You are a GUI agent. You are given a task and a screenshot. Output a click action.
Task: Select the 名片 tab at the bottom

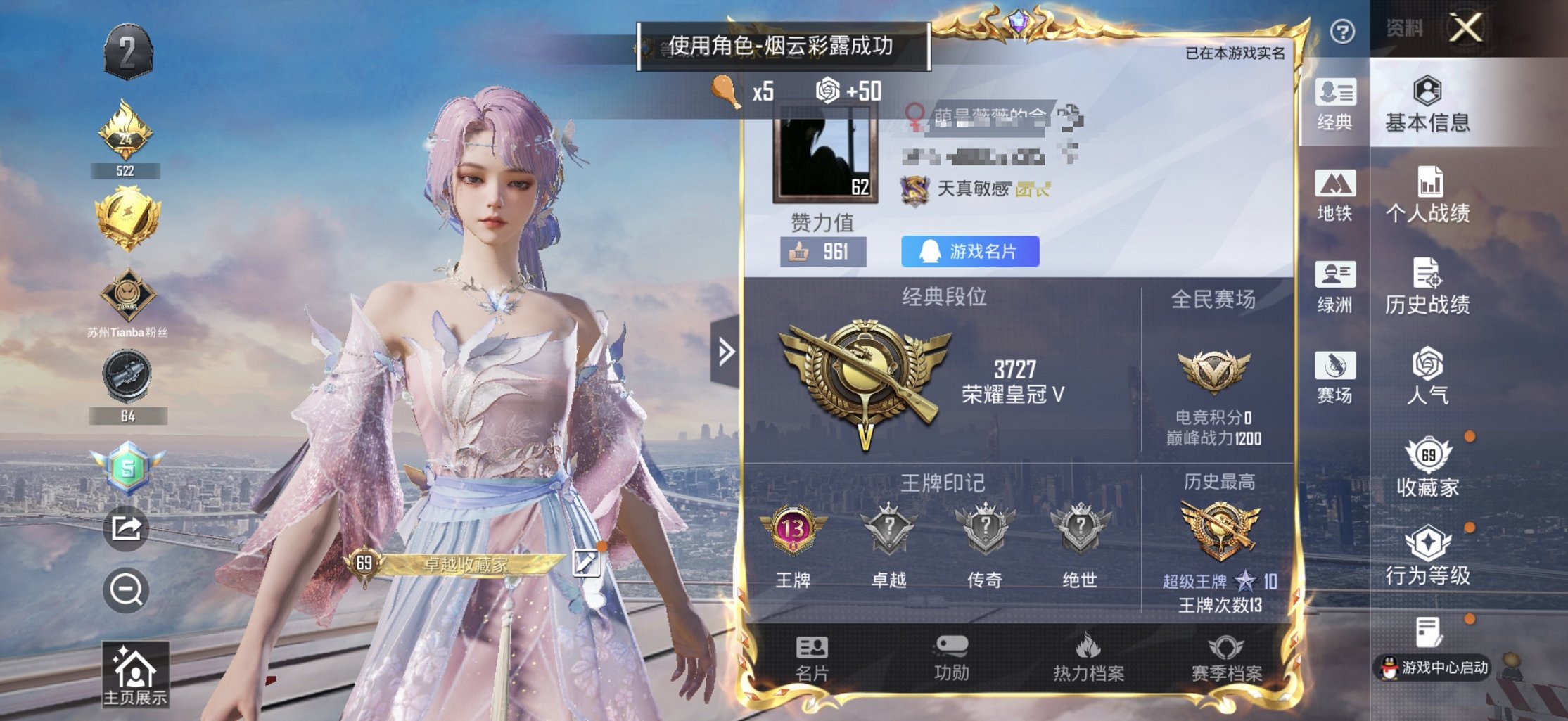pos(812,654)
